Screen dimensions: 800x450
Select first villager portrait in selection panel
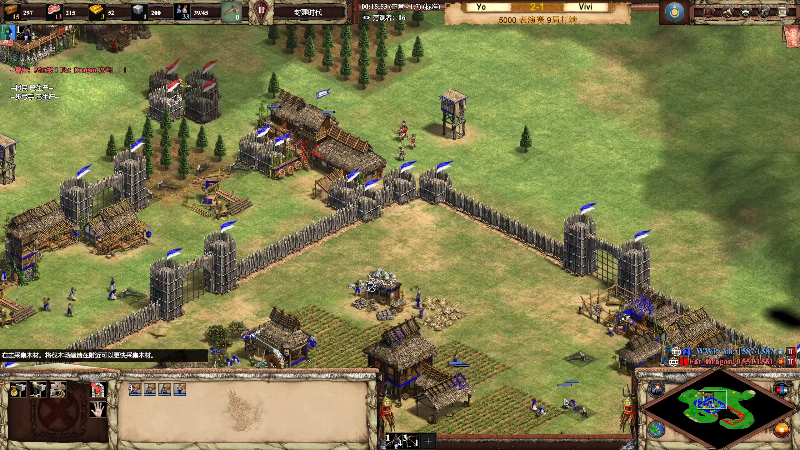click(x=133, y=389)
